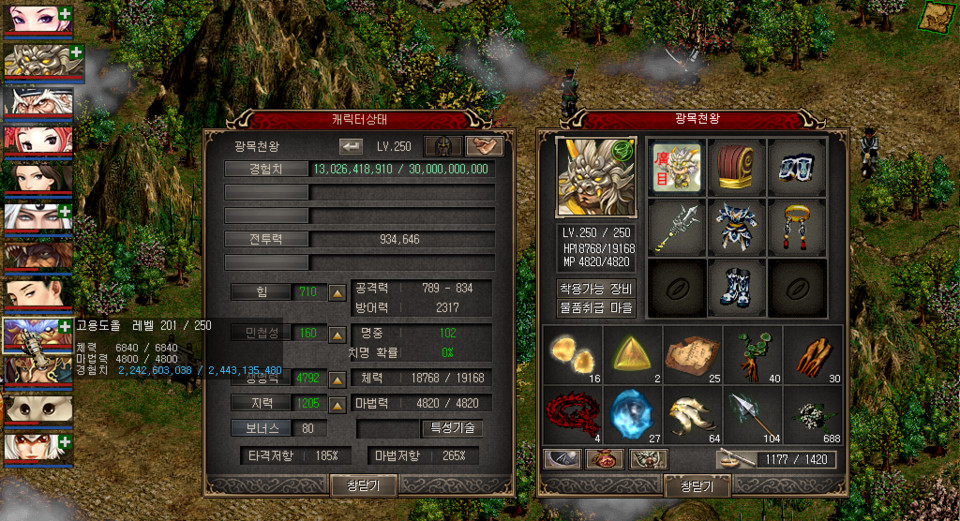This screenshot has width=960, height=521.
Task: Select the old map scroll stack
Action: (x=693, y=354)
